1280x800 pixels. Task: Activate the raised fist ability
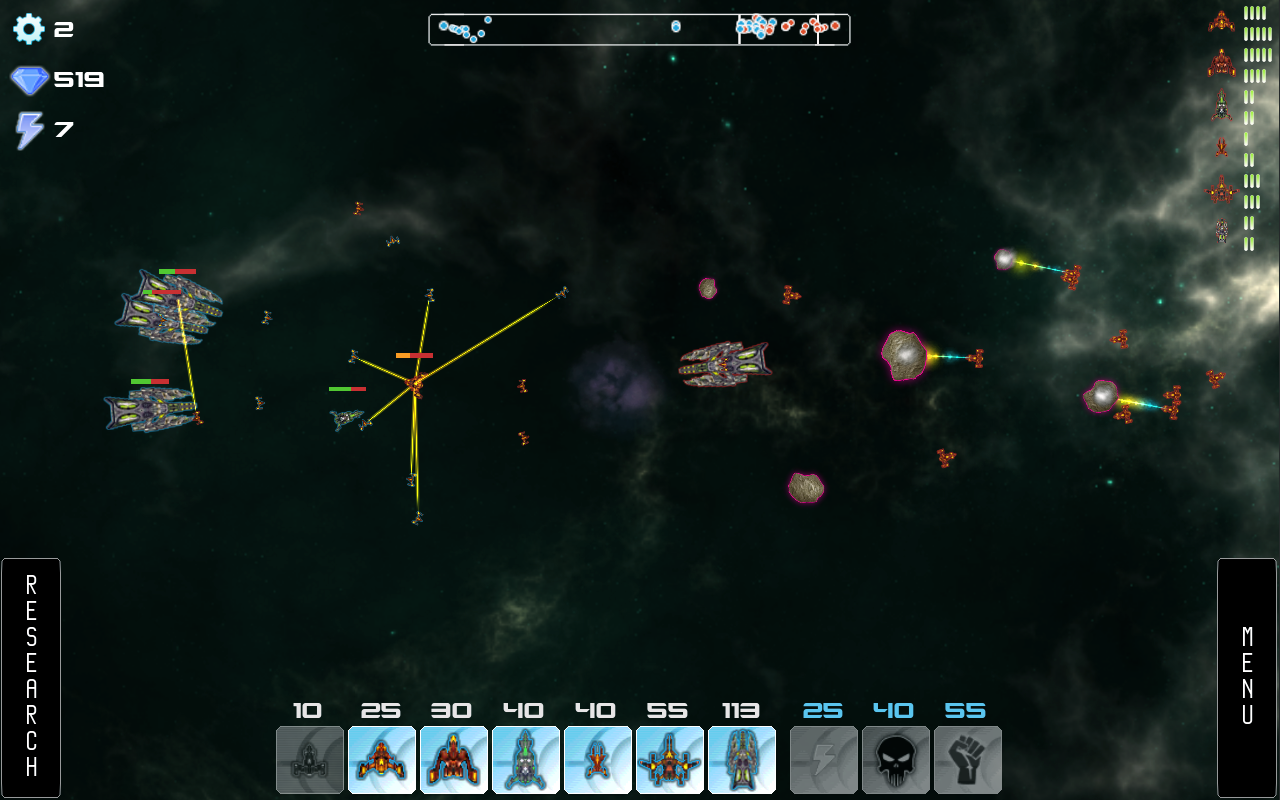point(968,760)
